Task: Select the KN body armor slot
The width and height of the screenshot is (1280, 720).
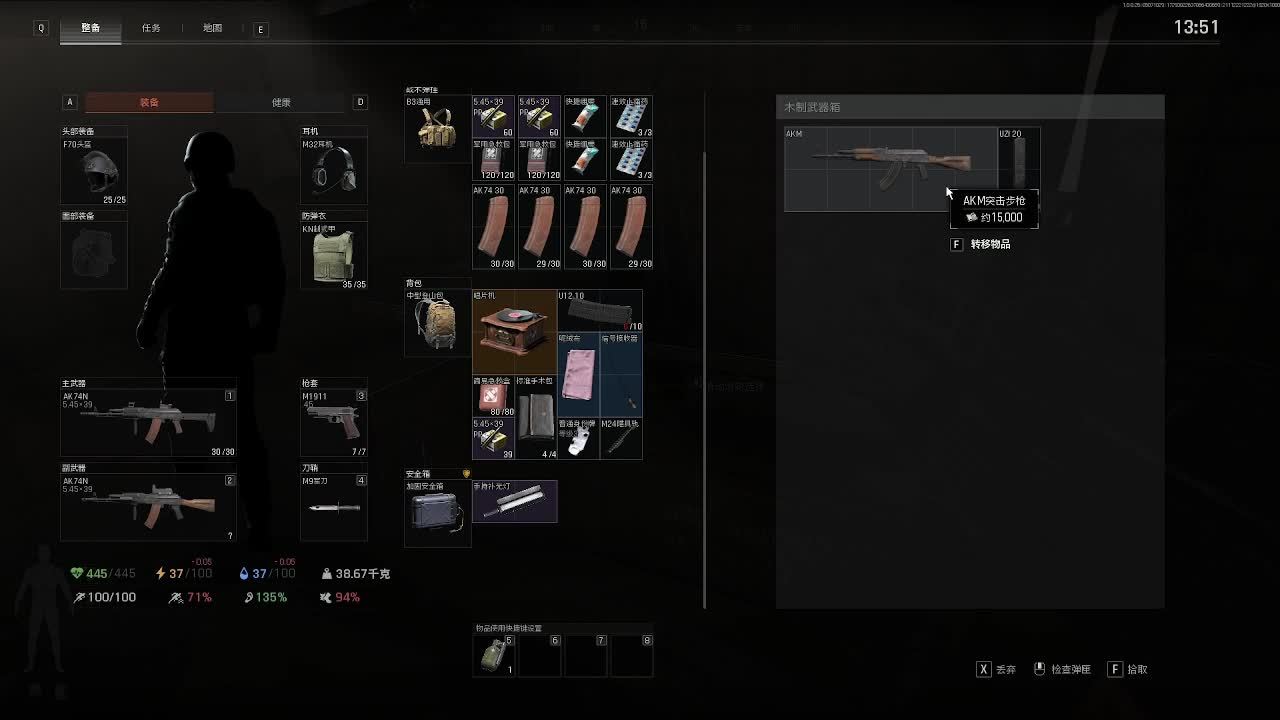Action: coord(333,254)
